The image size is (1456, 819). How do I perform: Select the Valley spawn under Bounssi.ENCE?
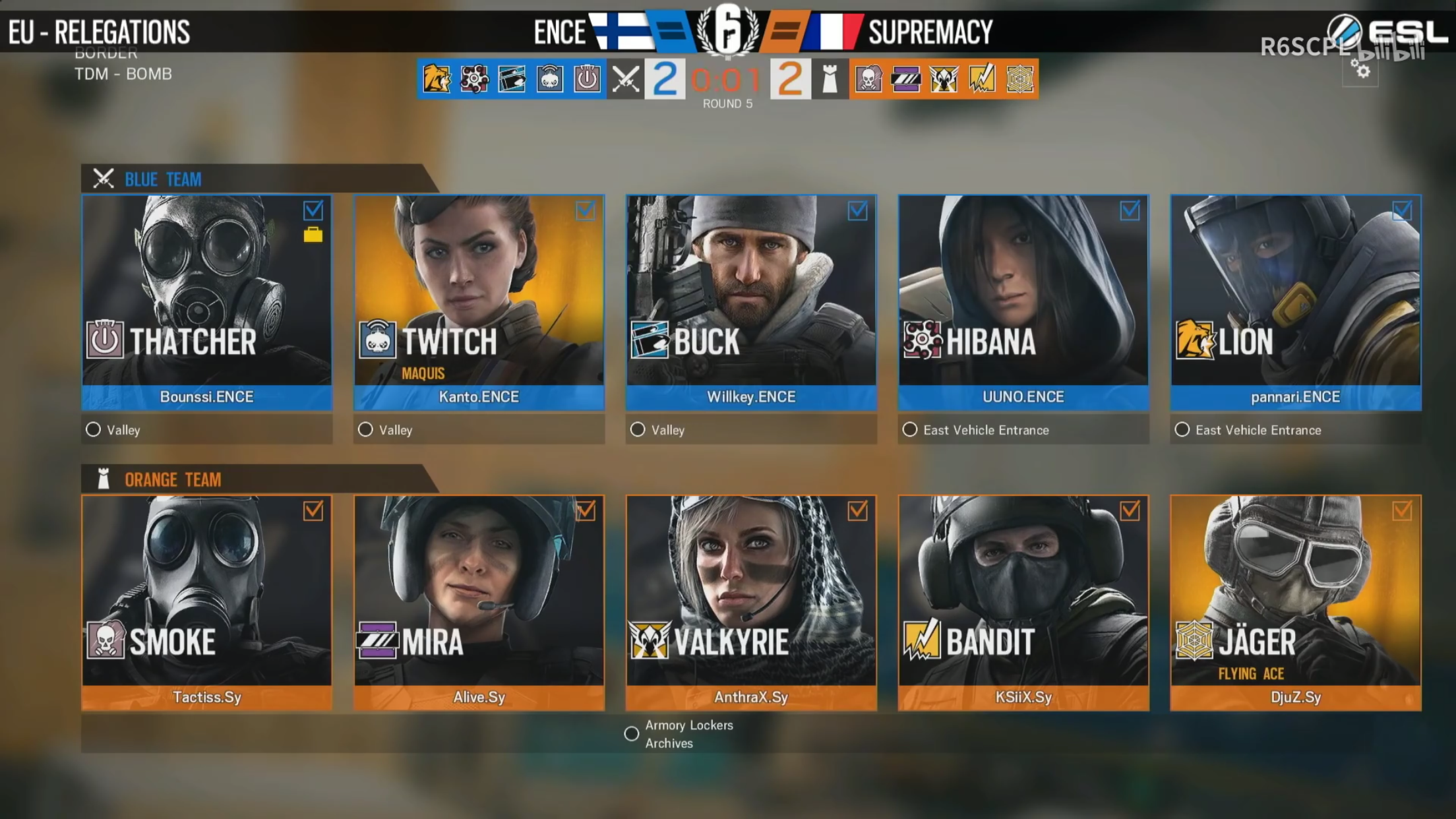(x=94, y=430)
